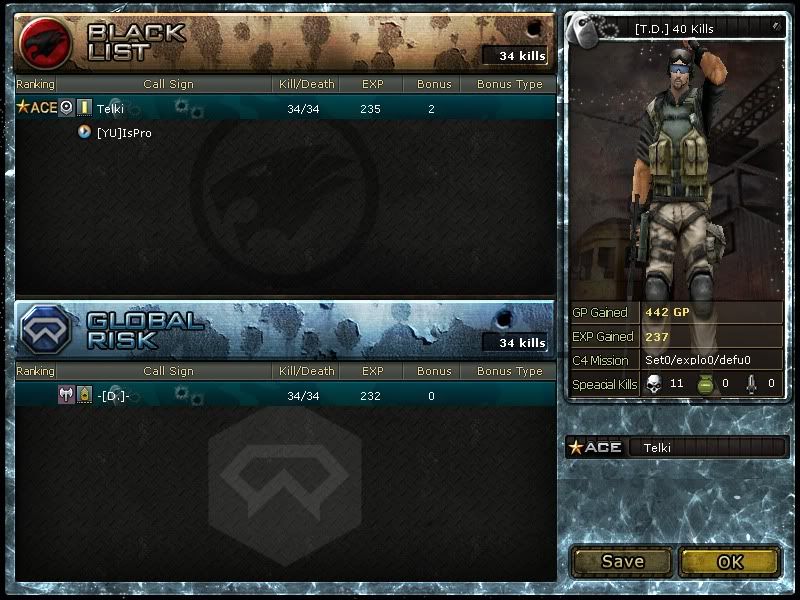The height and width of the screenshot is (600, 800).
Task: Click the Black List Call Sign header
Action: coord(168,84)
